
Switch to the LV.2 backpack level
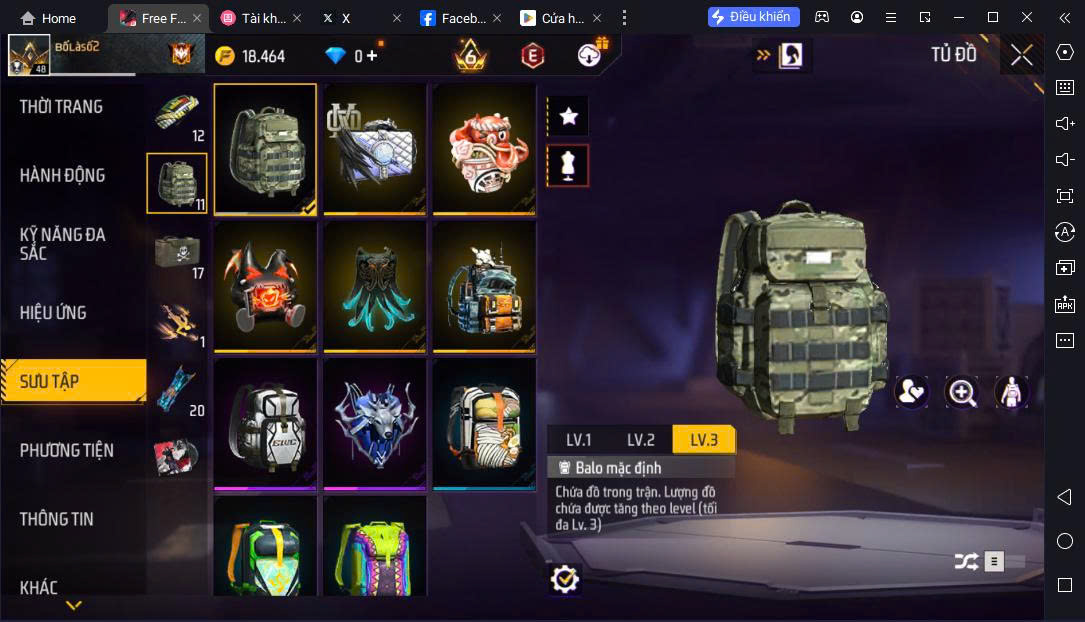tap(641, 440)
